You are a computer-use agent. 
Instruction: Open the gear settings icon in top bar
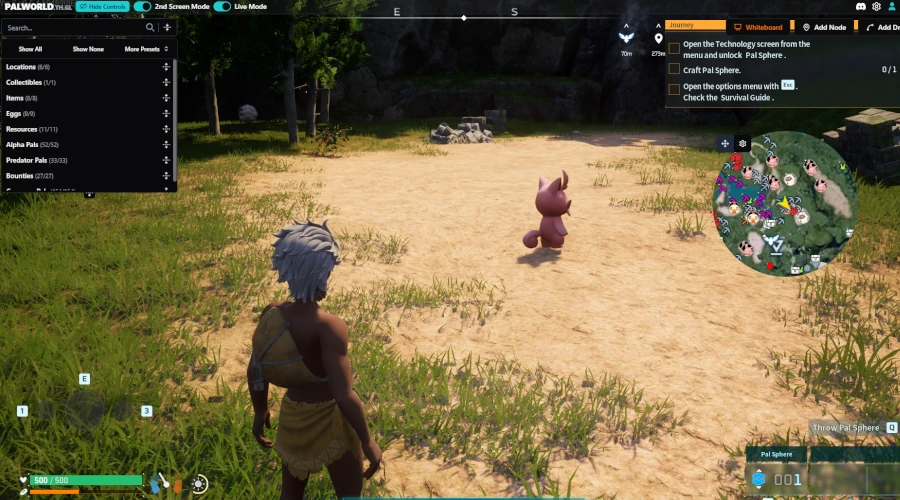877,7
